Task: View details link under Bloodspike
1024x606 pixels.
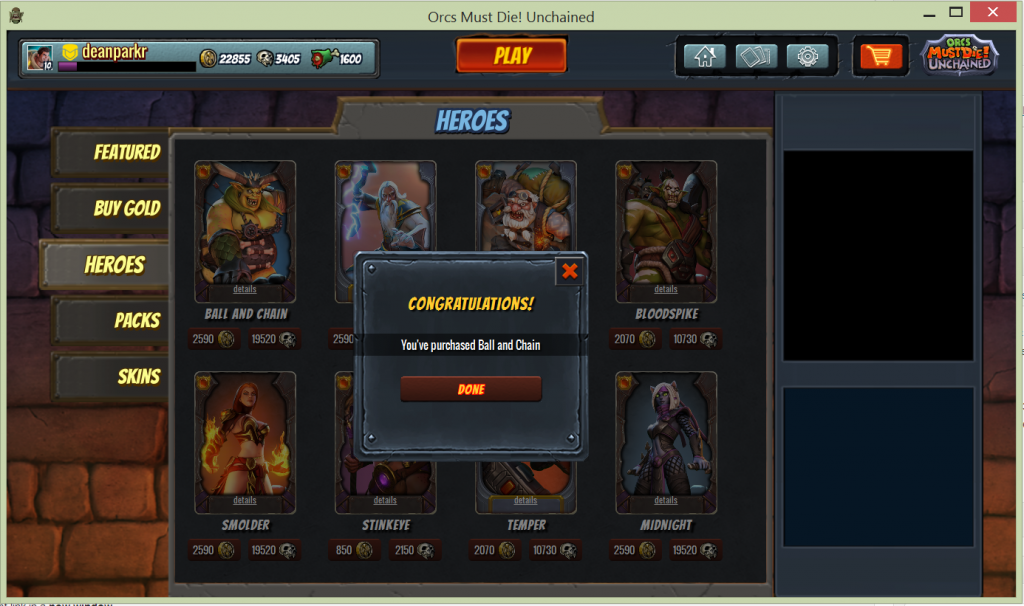Action: [x=666, y=289]
